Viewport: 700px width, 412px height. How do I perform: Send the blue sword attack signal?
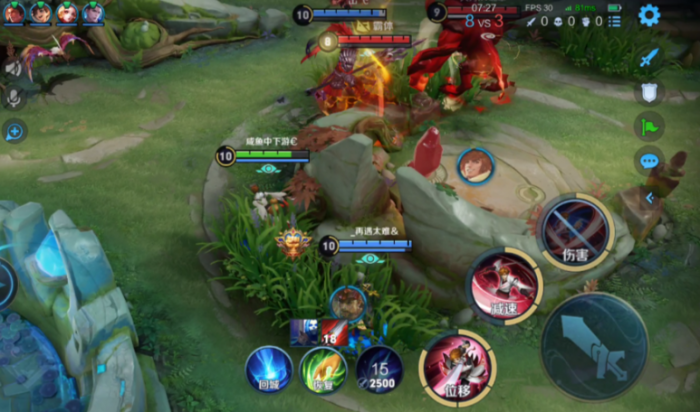click(x=649, y=57)
